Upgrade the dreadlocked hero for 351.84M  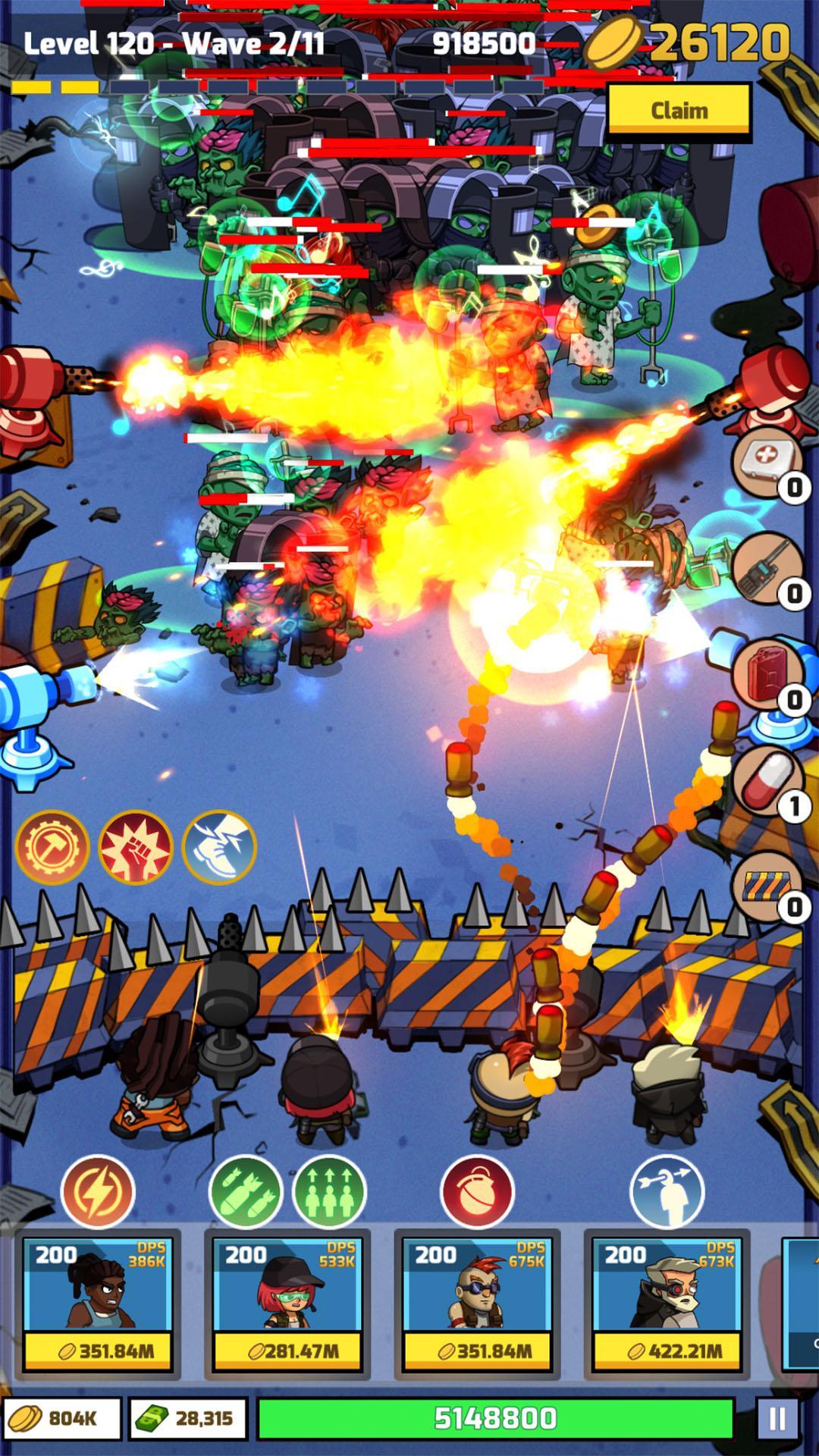coord(97,1351)
